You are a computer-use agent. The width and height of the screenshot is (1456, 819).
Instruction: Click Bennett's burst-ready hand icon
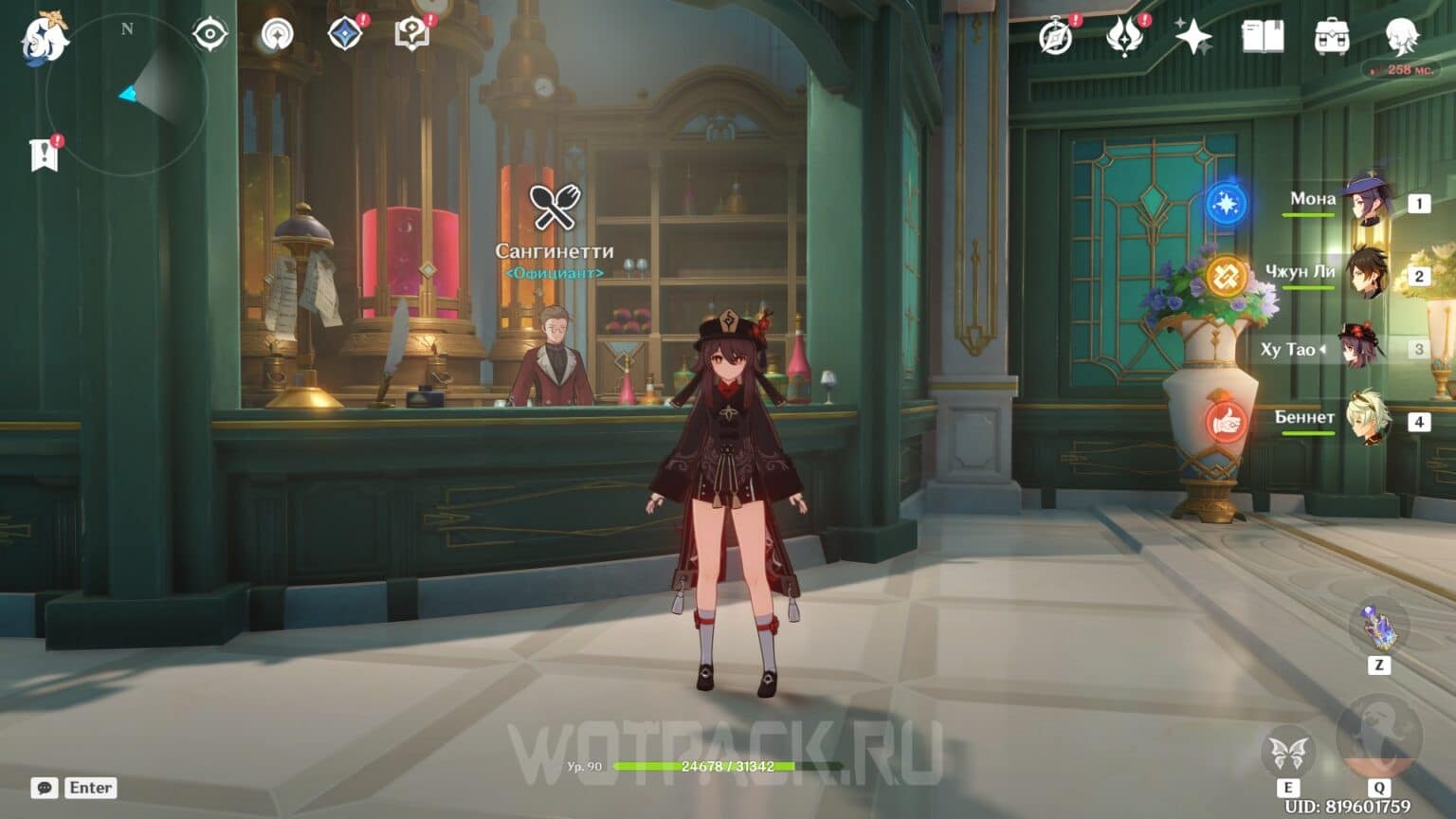(1228, 423)
